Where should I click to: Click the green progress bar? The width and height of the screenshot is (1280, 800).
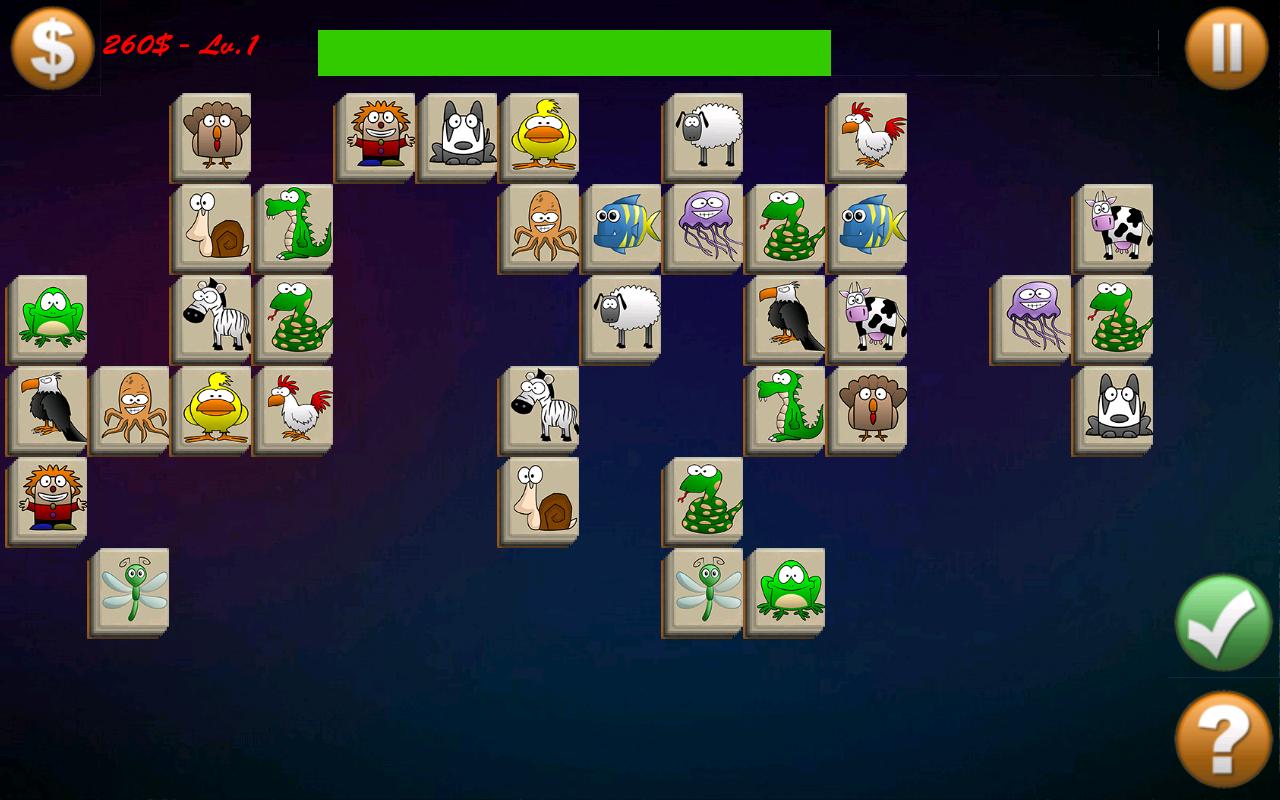click(572, 50)
